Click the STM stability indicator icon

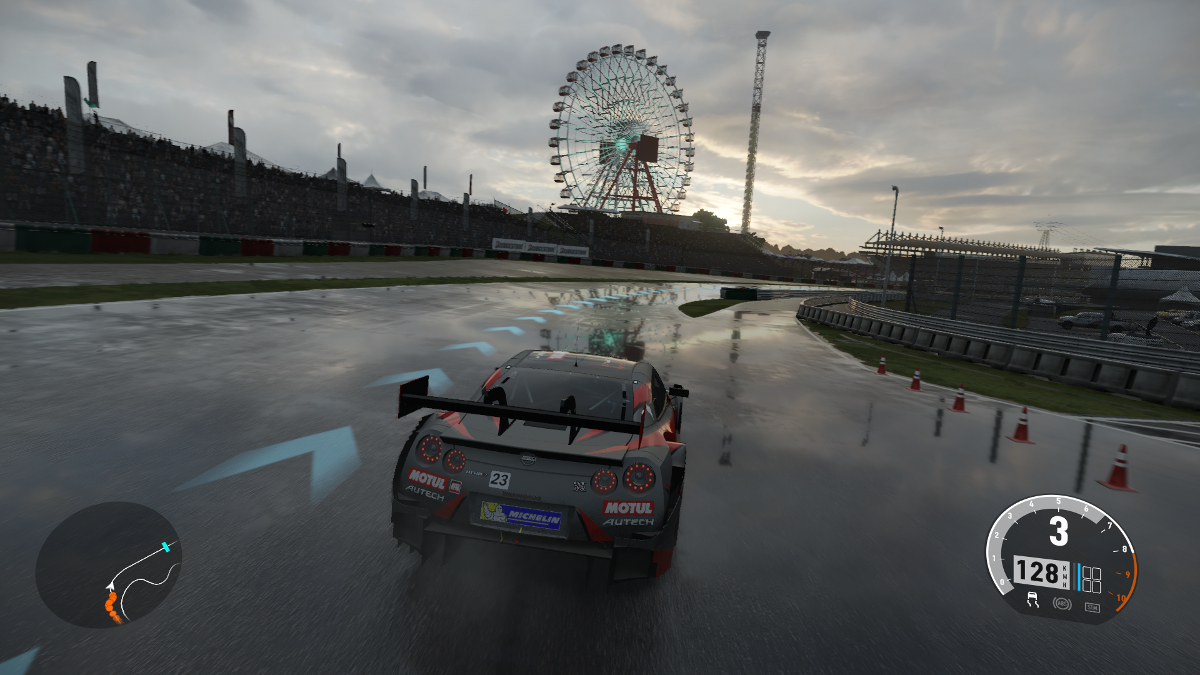click(x=1091, y=607)
